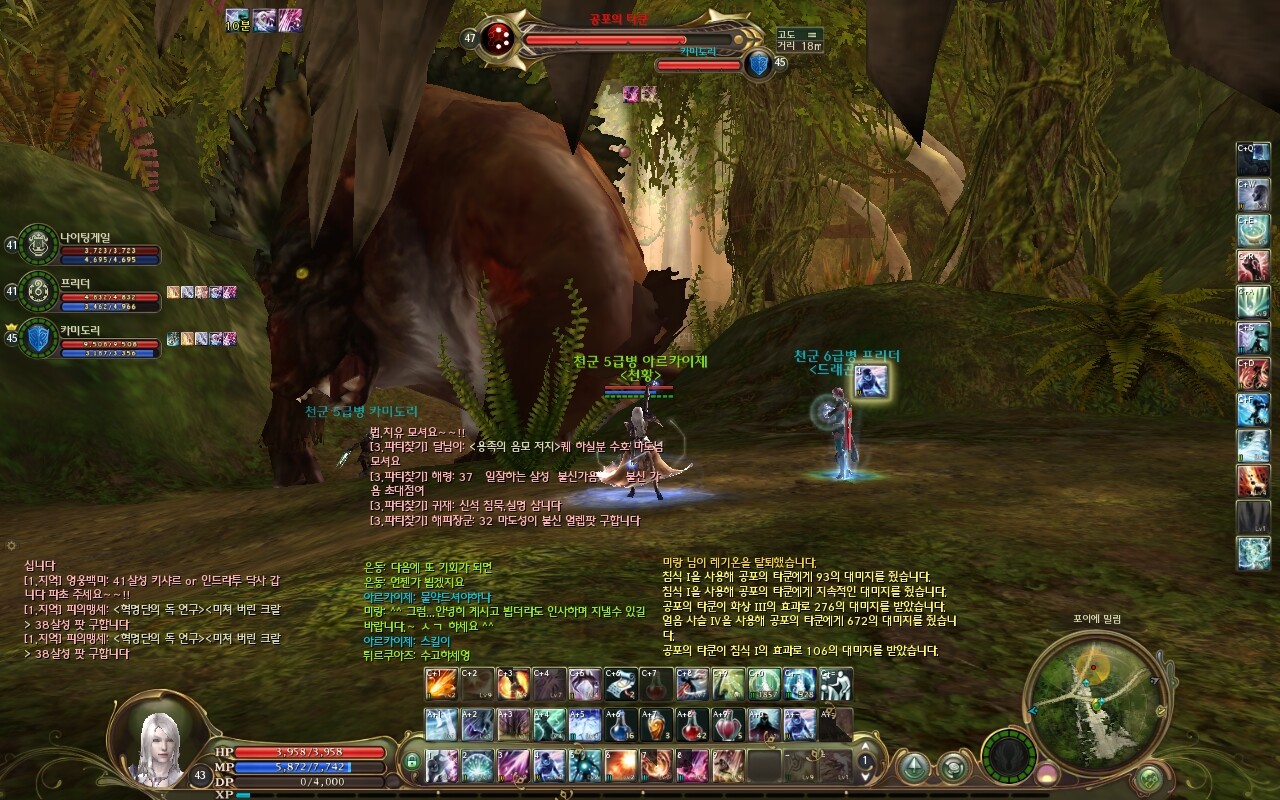Click the boss target portrait at top
The width and height of the screenshot is (1280, 800).
[x=498, y=38]
